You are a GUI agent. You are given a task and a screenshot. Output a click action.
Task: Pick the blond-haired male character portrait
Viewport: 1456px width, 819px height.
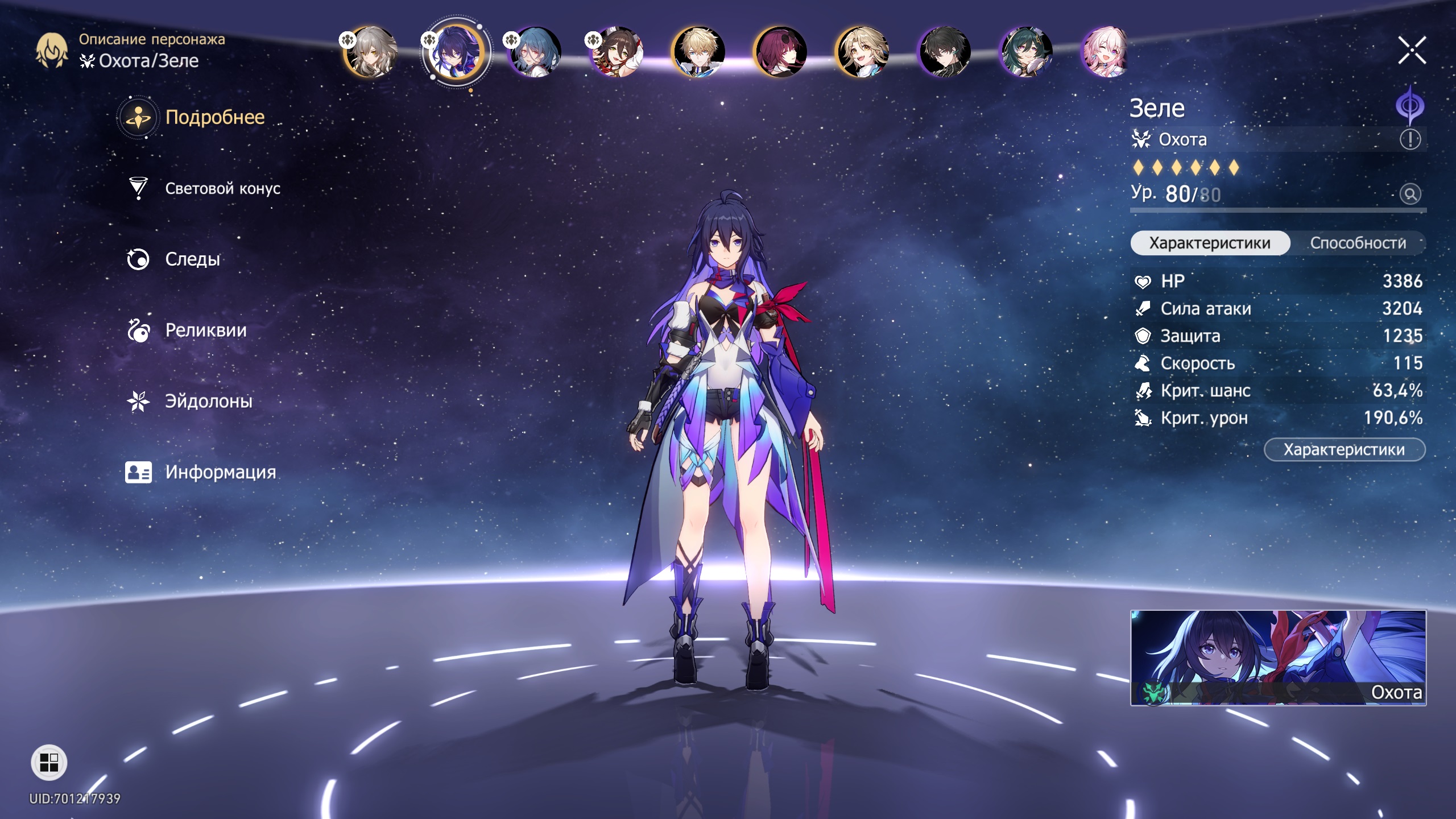[698, 52]
